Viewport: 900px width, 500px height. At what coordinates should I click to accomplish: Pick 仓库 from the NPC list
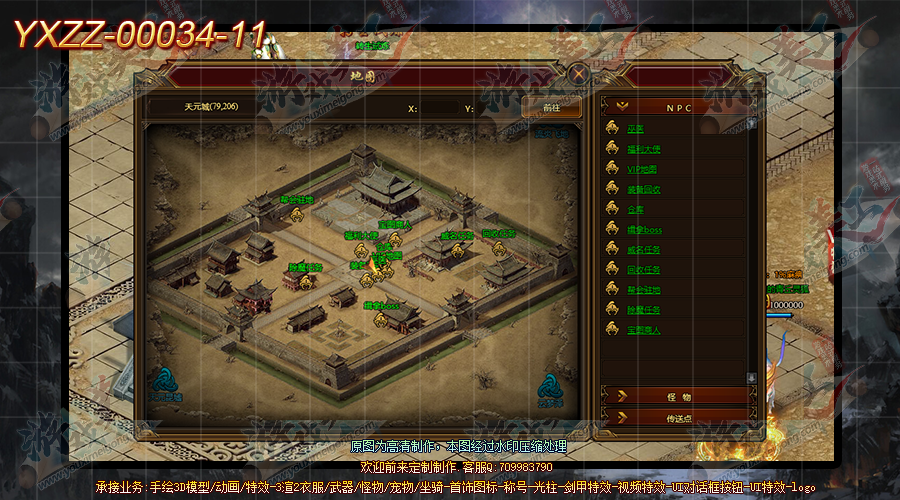636,209
